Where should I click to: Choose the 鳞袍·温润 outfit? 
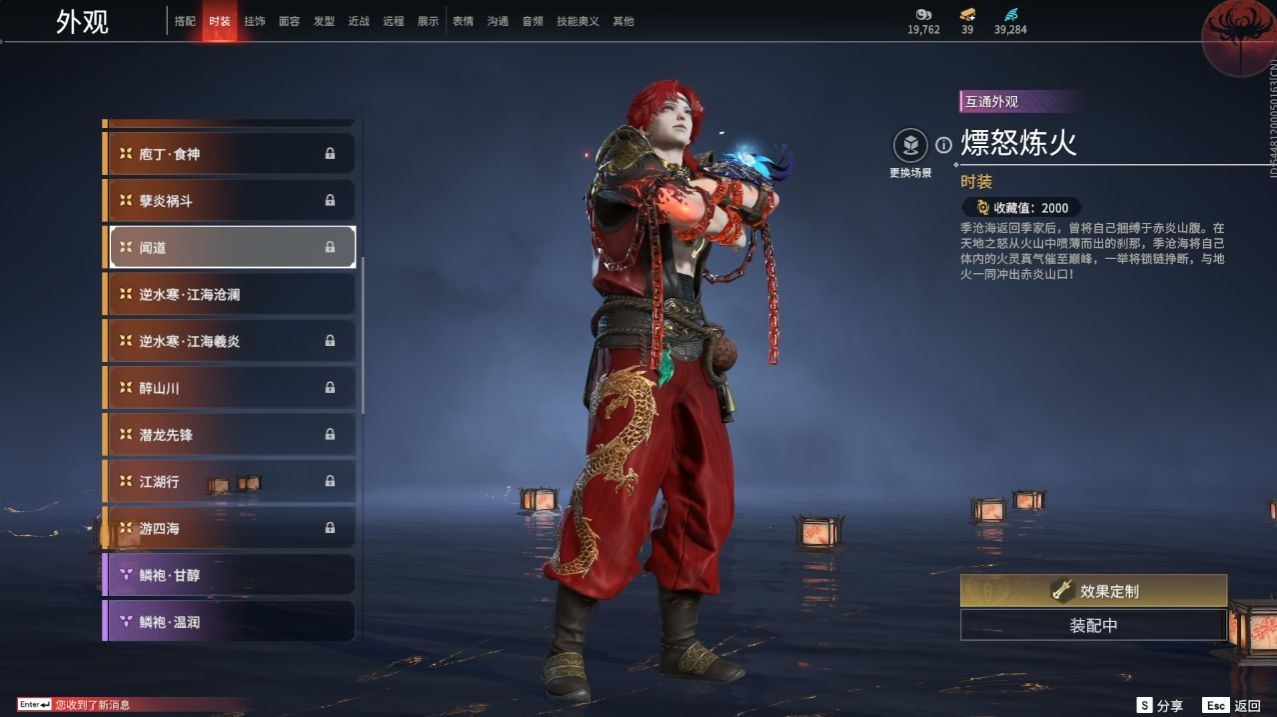click(x=230, y=621)
